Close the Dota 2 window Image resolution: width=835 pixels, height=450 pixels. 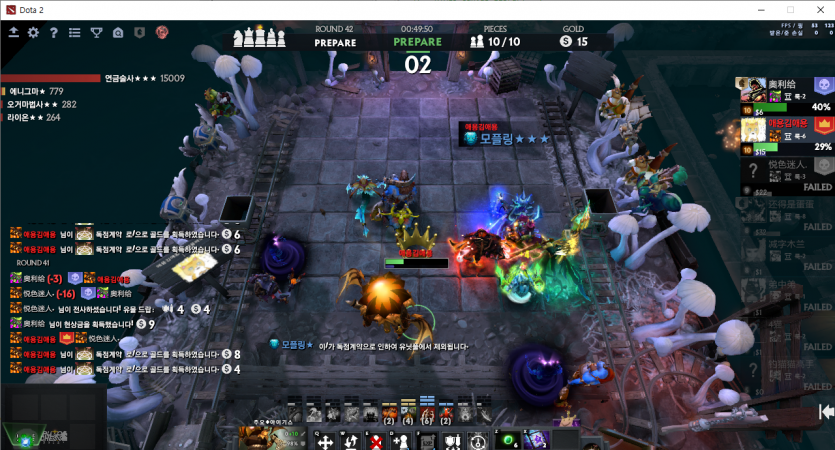click(816, 8)
